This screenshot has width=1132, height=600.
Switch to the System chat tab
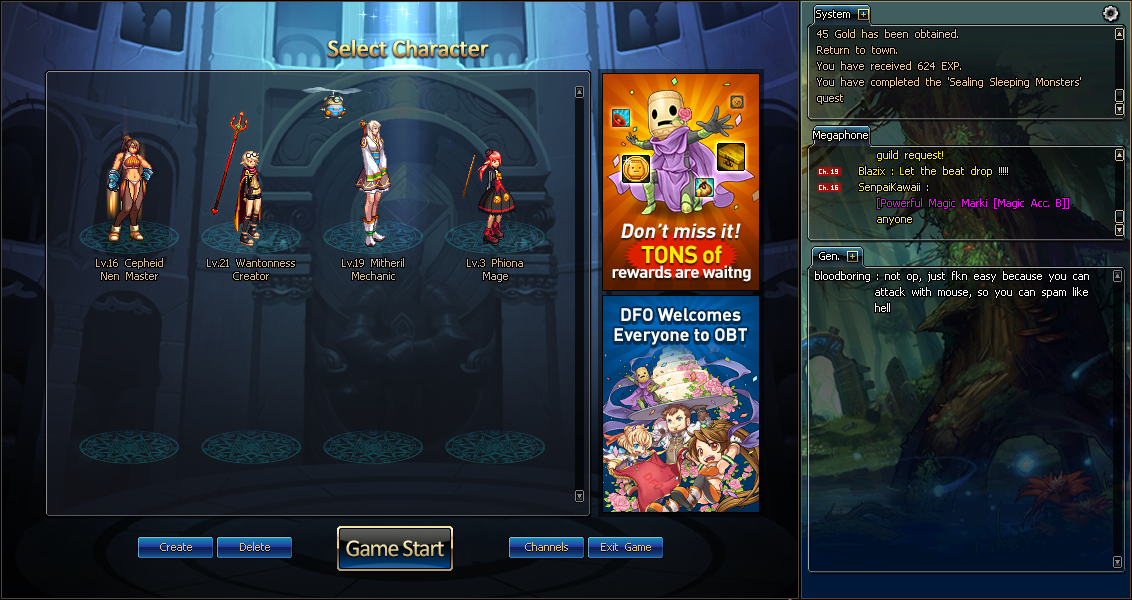point(833,14)
